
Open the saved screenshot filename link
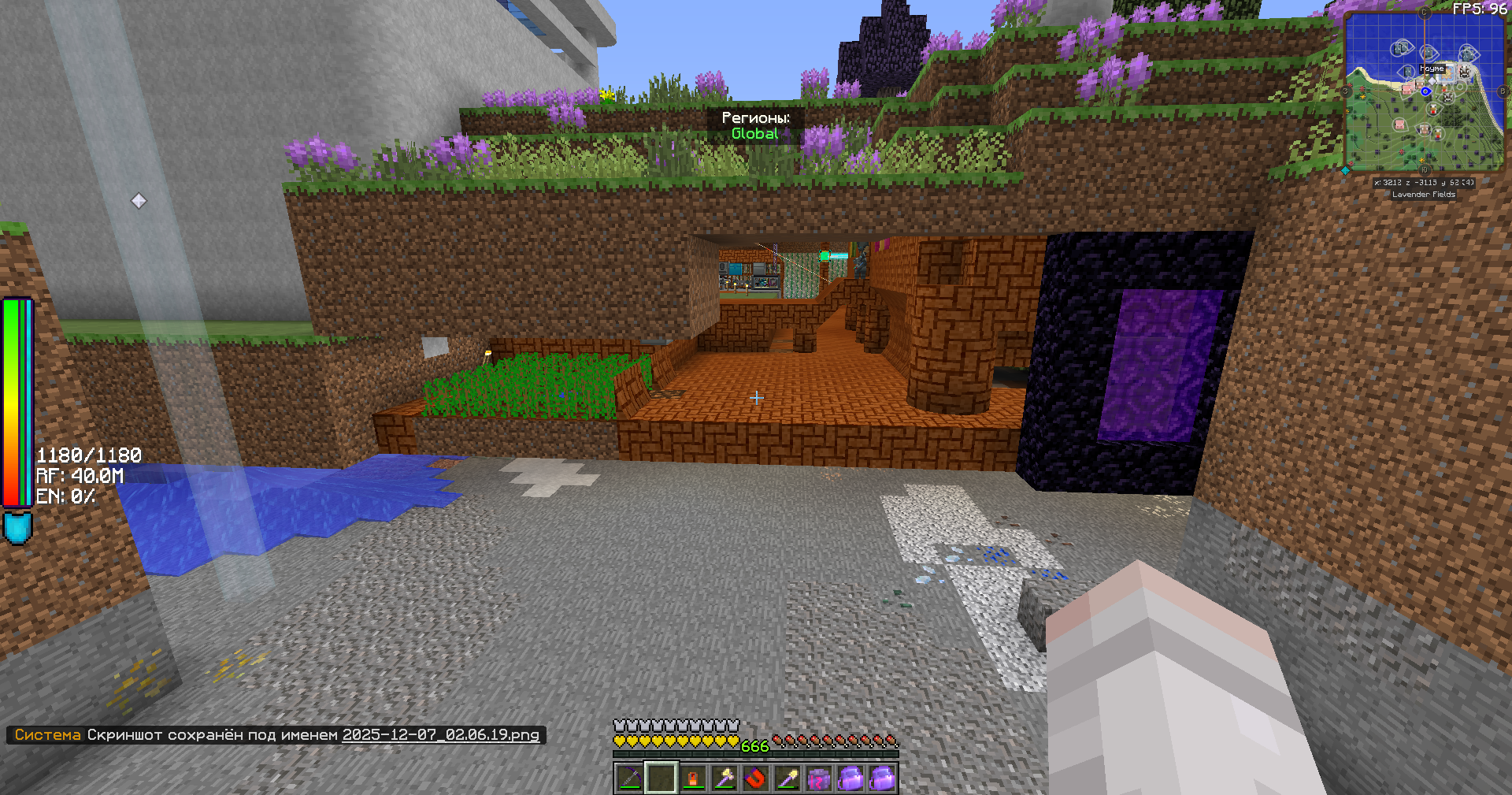point(440,734)
